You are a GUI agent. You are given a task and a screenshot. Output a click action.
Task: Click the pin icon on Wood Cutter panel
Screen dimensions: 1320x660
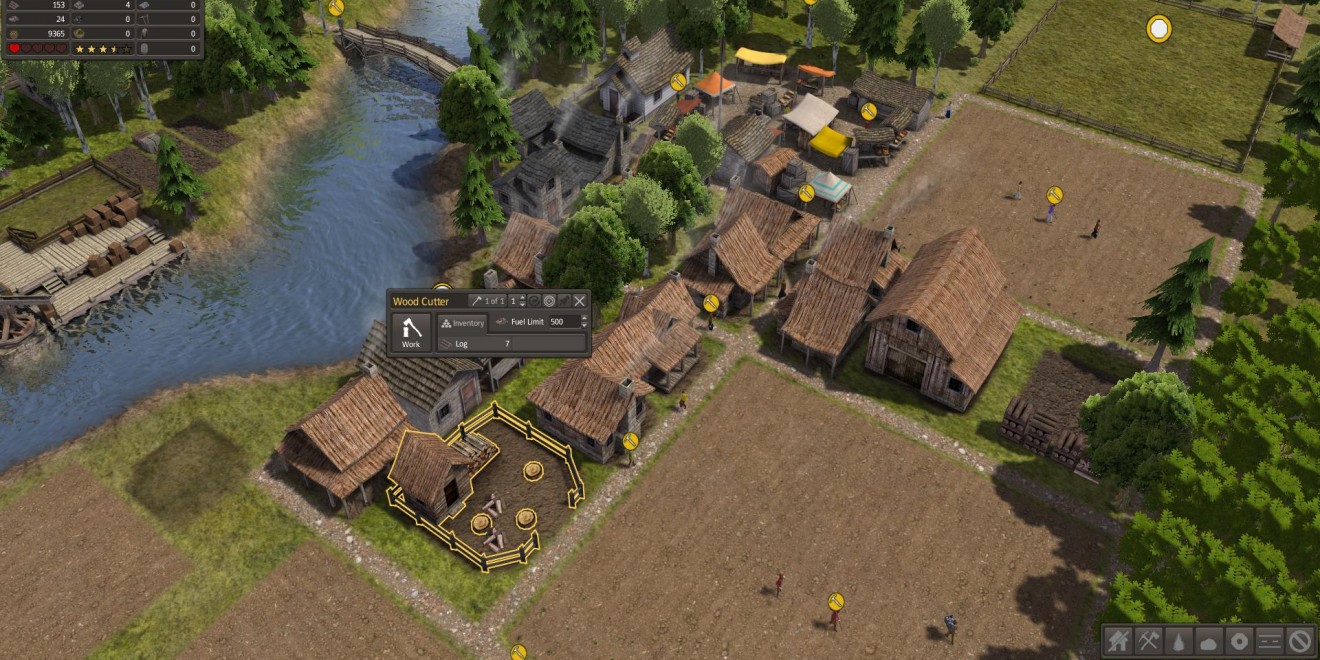tap(564, 301)
